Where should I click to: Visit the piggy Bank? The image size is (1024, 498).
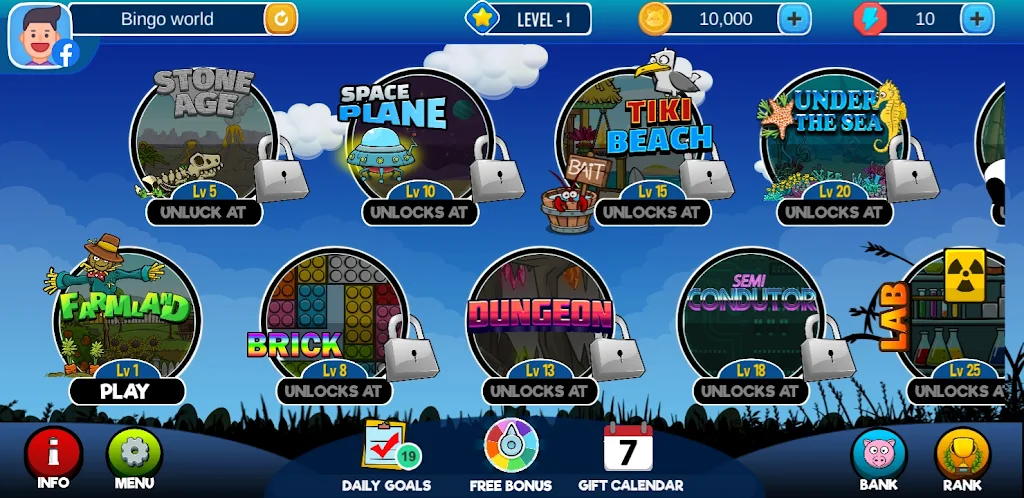(x=878, y=454)
